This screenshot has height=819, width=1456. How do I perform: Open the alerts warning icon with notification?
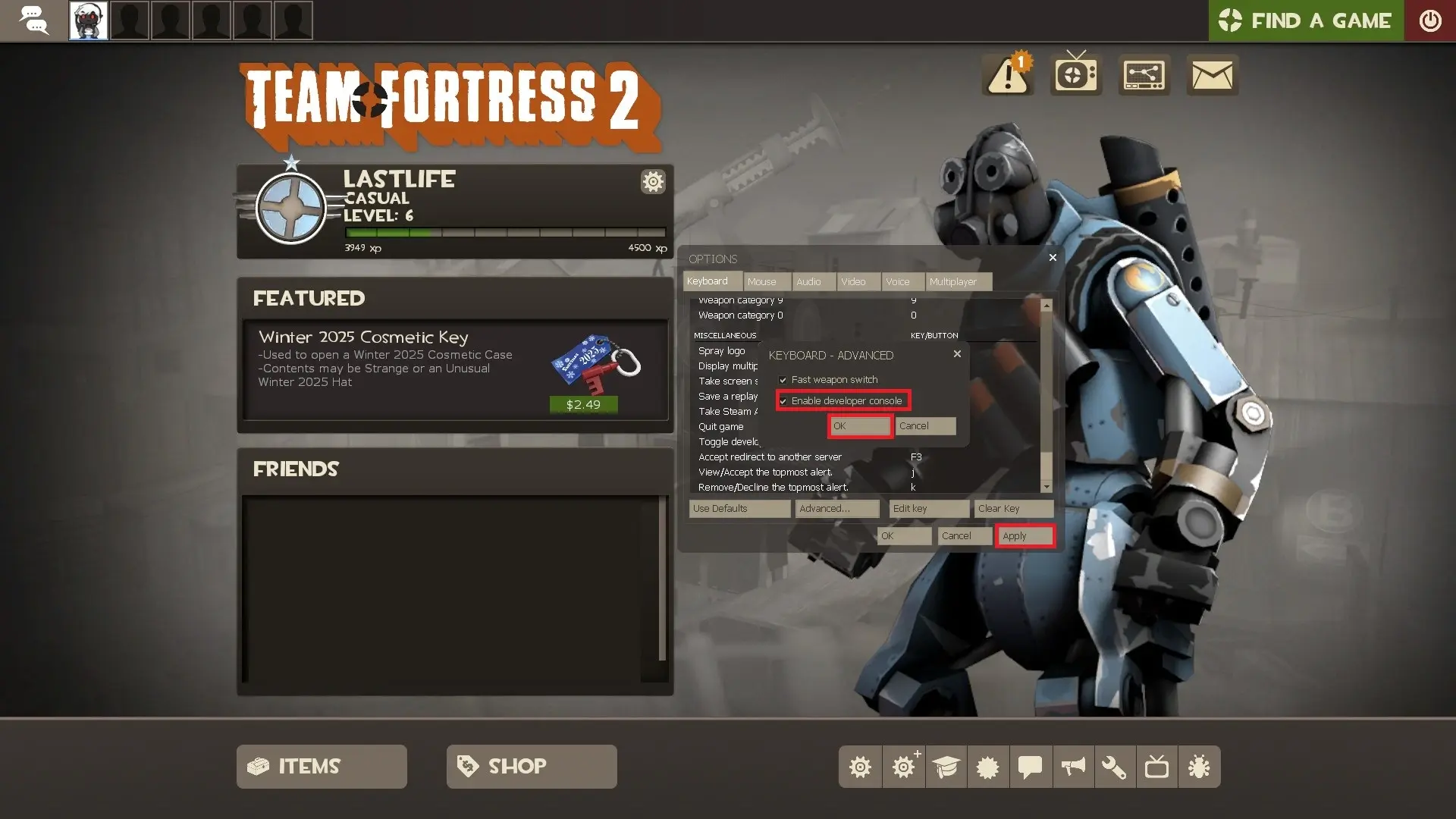pyautogui.click(x=1008, y=75)
